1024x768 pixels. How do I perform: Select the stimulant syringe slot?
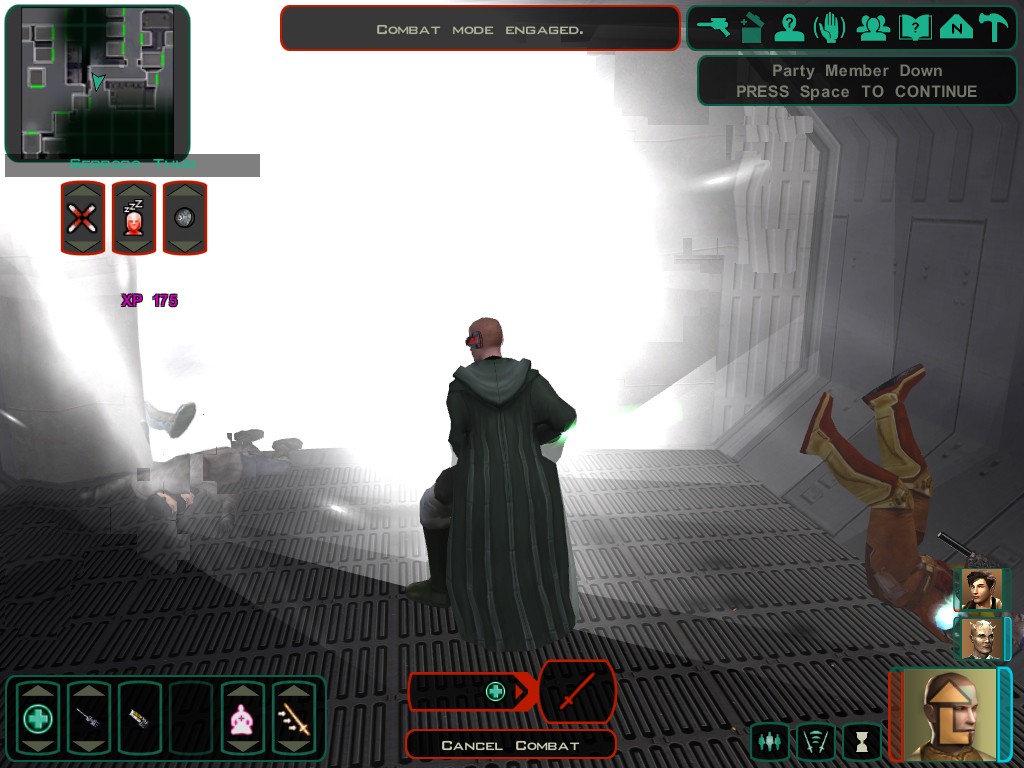click(x=88, y=717)
